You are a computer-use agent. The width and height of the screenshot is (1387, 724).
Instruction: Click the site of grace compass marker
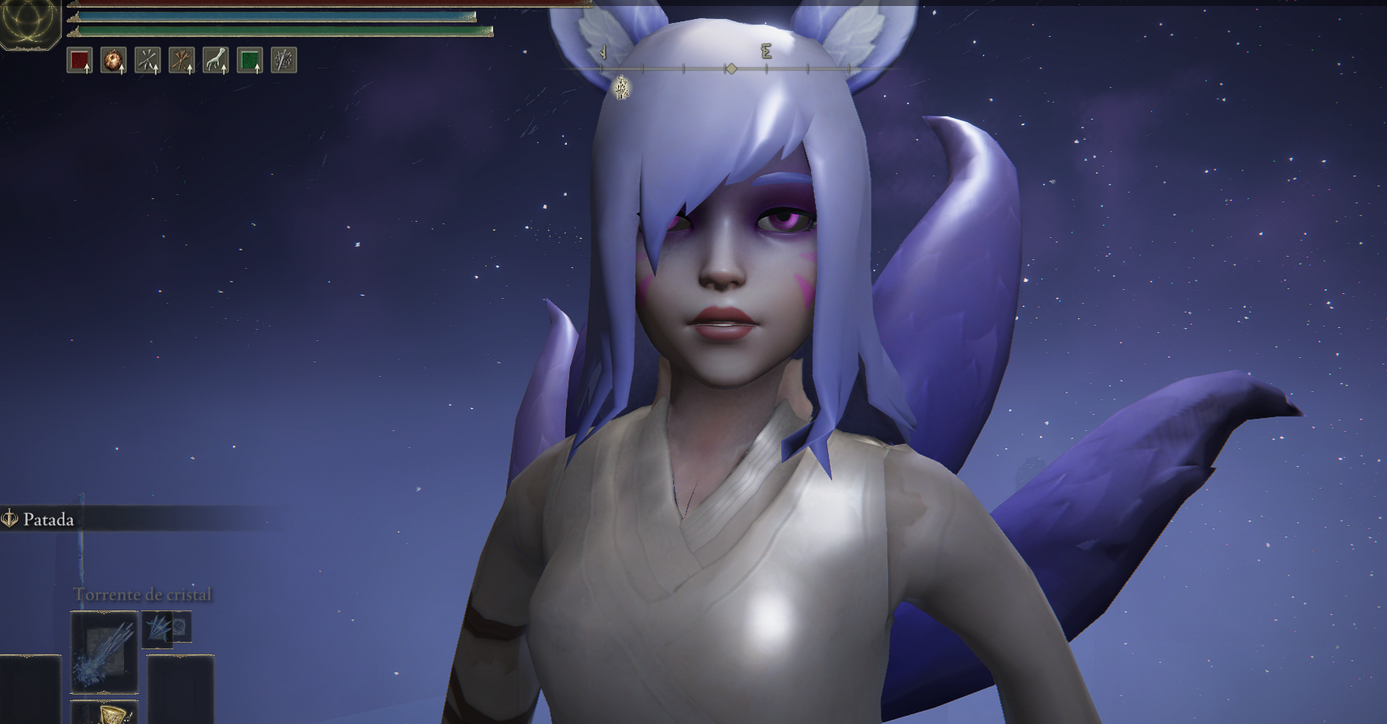coord(621,87)
